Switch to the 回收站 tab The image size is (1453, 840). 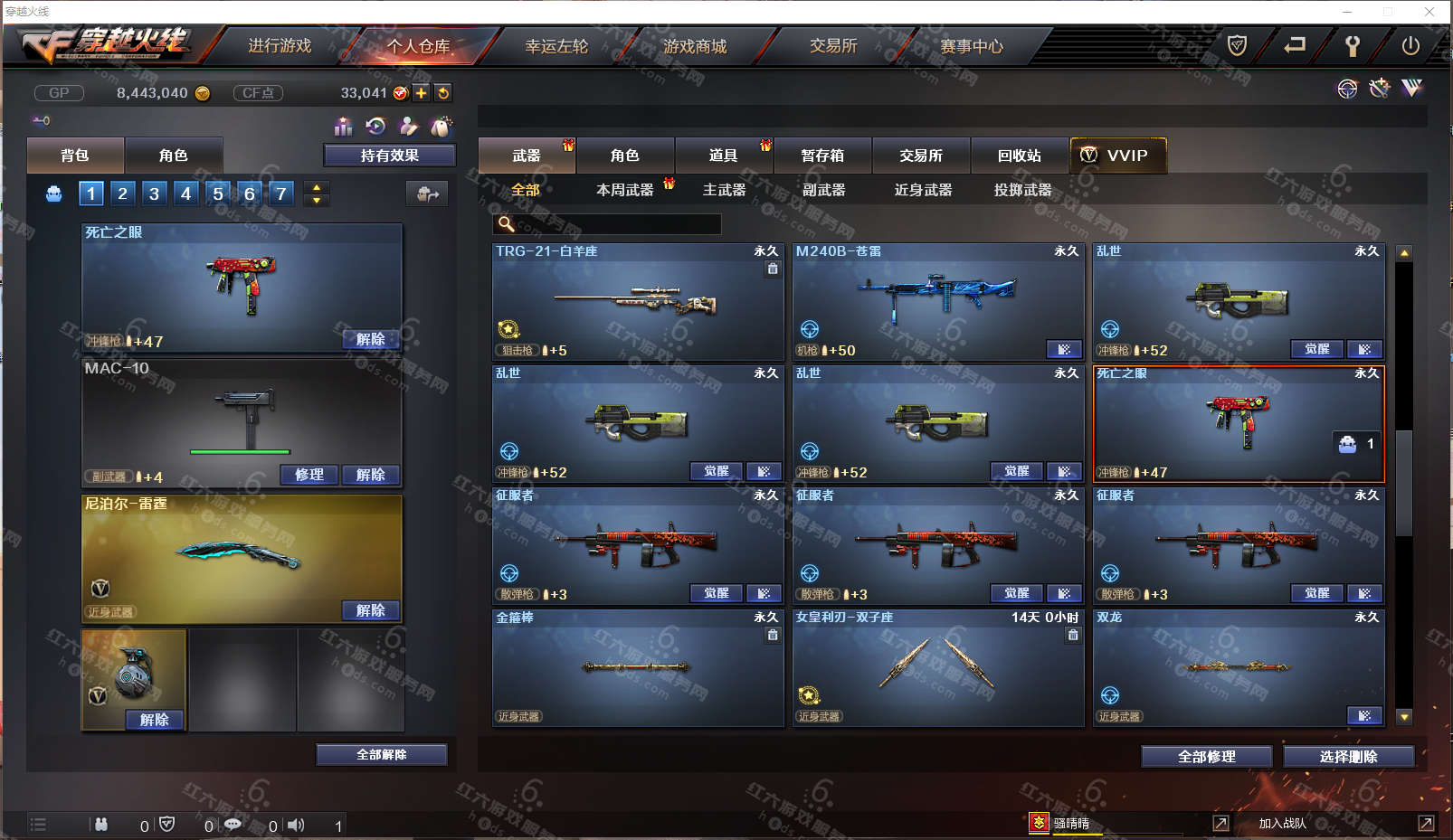coord(1020,156)
